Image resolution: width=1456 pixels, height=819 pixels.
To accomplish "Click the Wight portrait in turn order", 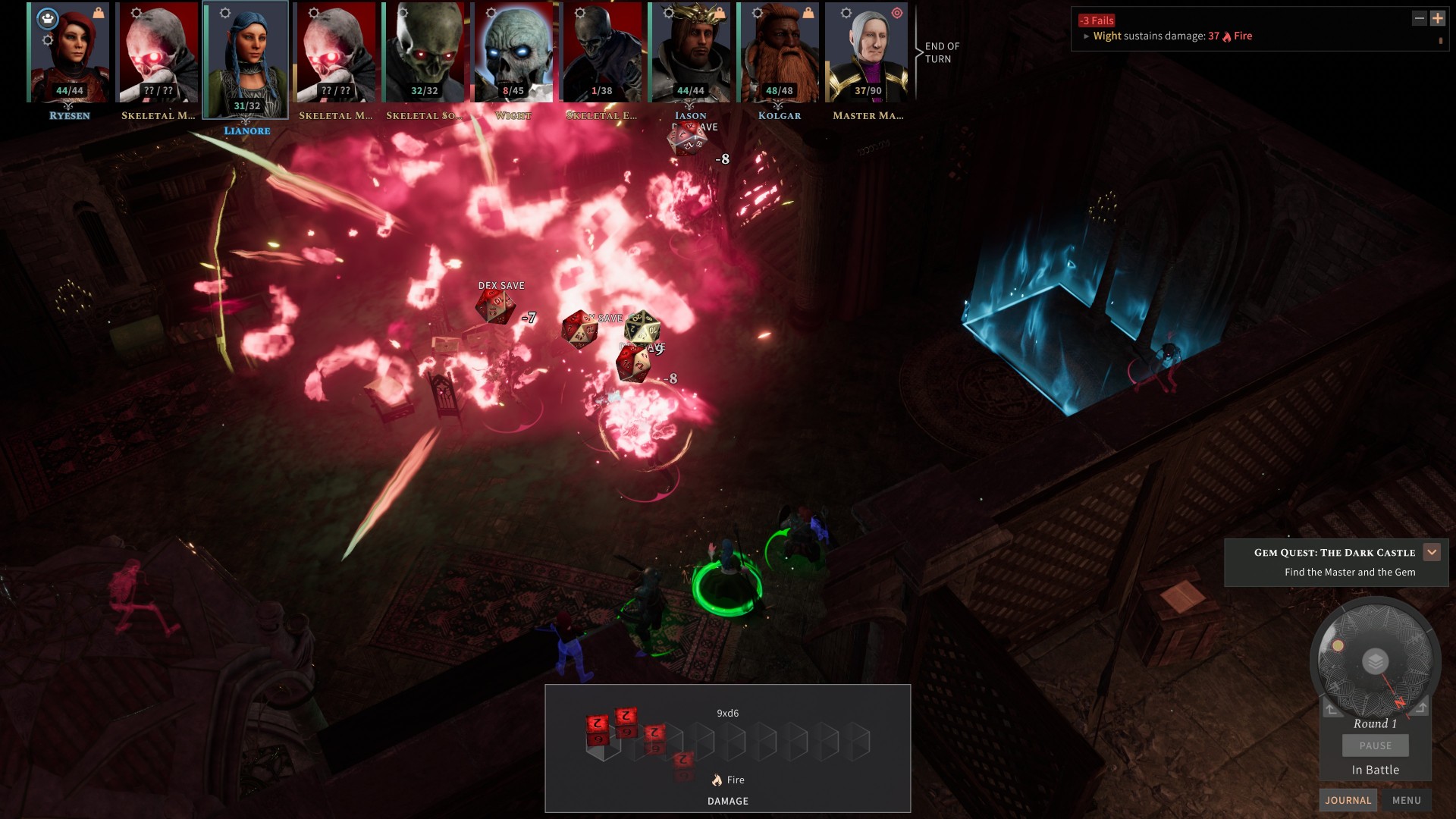I will click(513, 53).
